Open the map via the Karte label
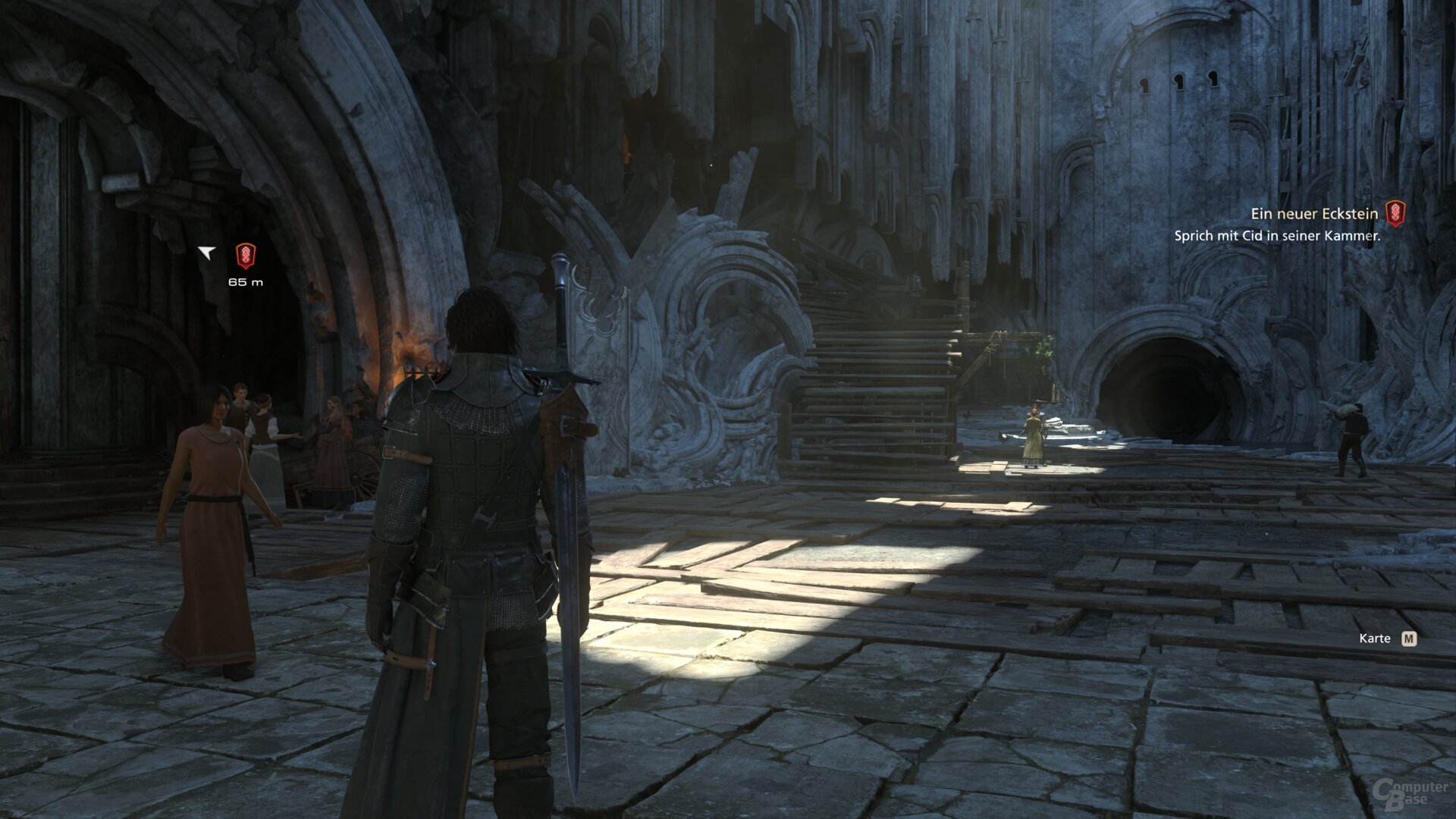The image size is (1456, 819). pyautogui.click(x=1374, y=639)
